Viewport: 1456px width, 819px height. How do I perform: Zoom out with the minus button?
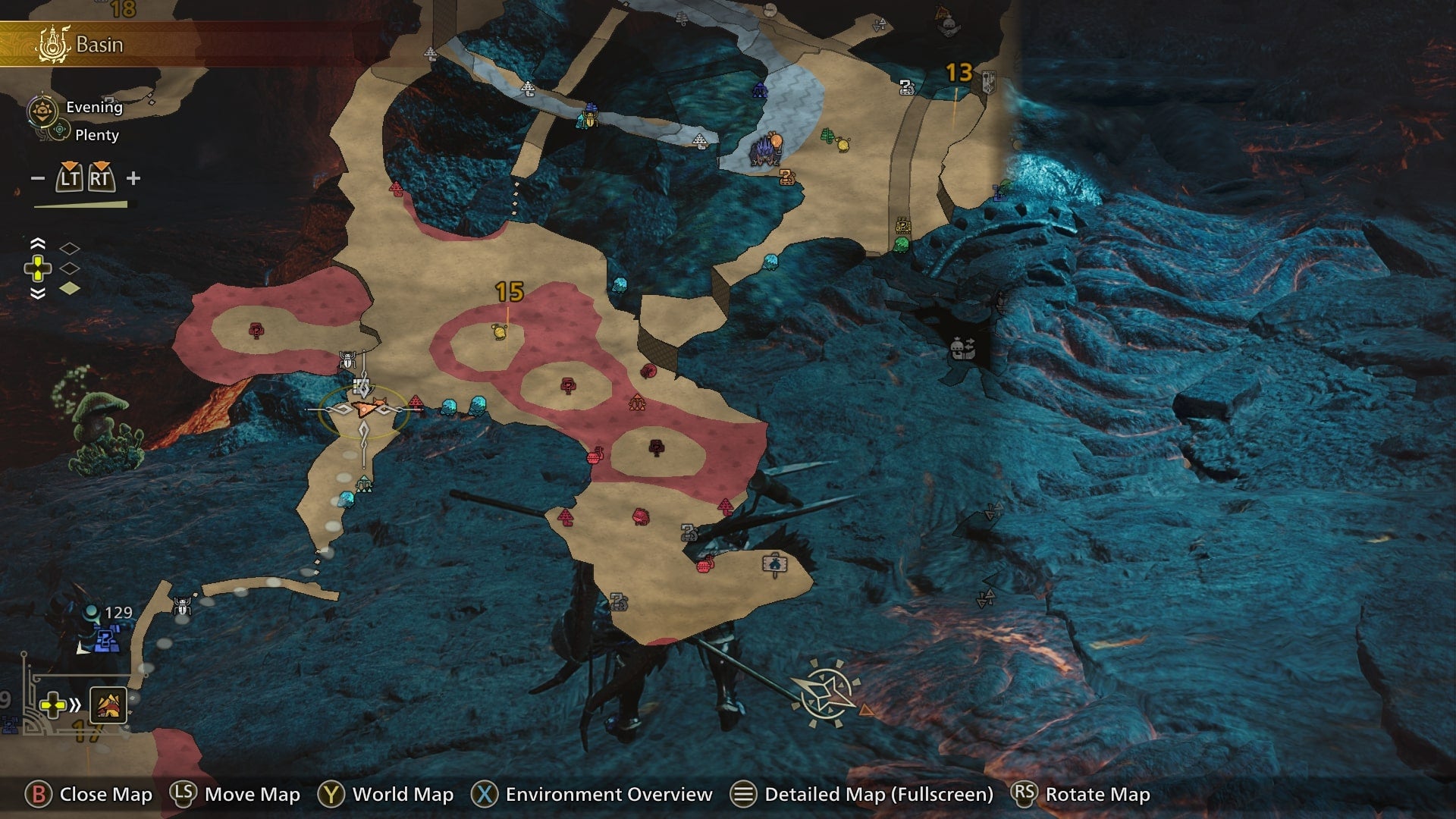[38, 179]
